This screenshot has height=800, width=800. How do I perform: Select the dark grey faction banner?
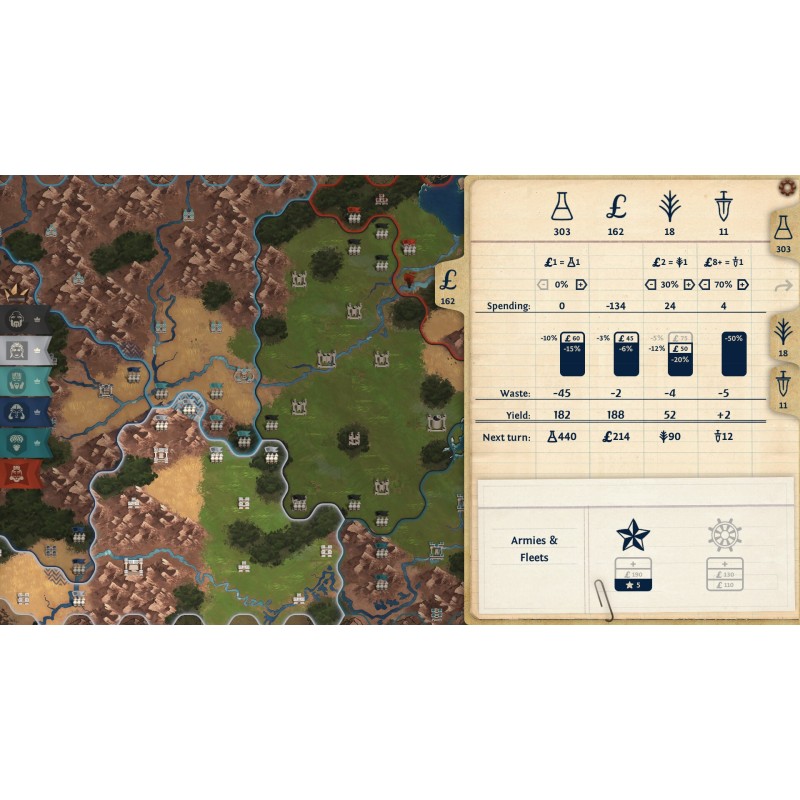(24, 320)
